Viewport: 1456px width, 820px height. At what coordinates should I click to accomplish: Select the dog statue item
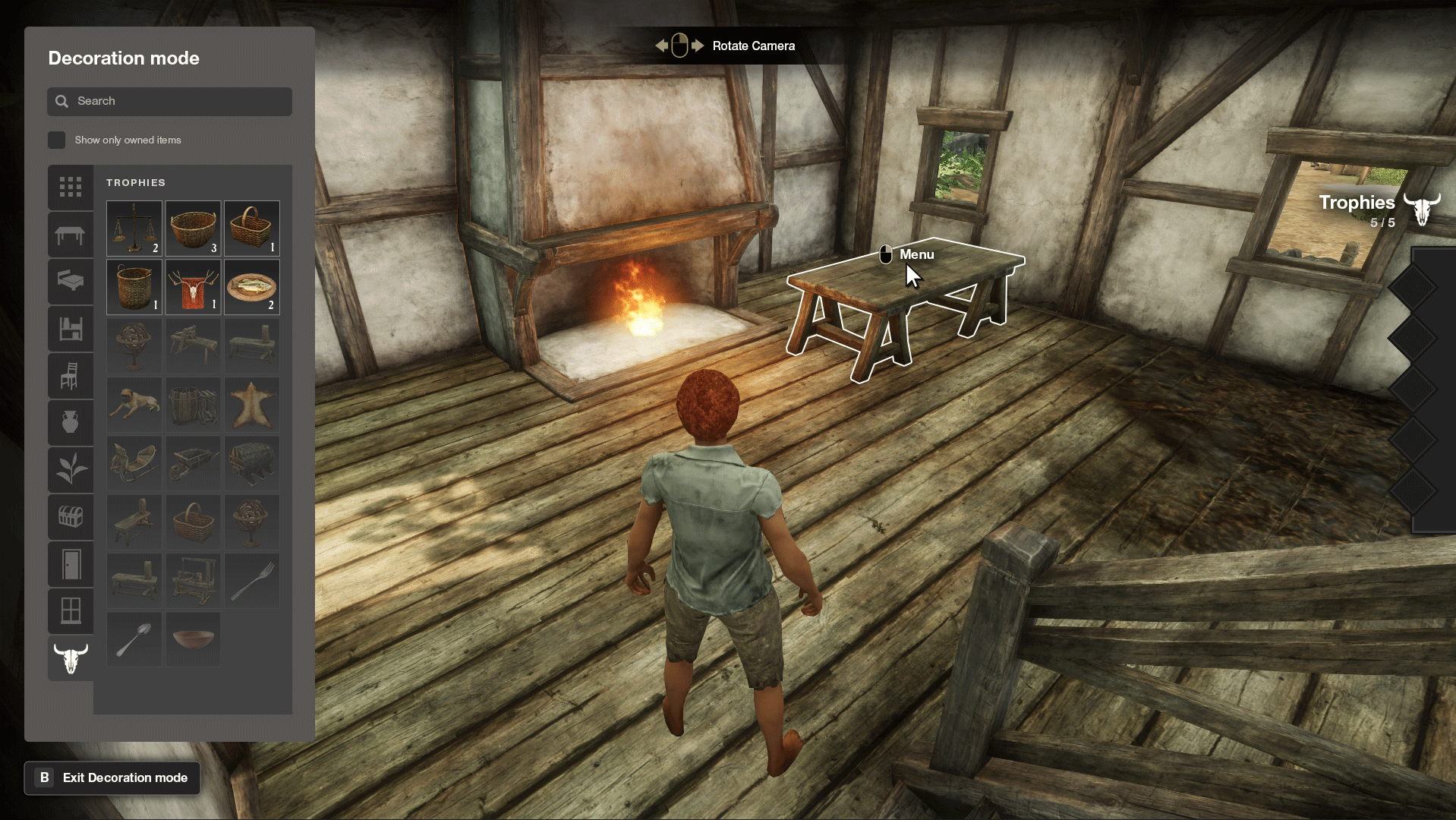tap(134, 405)
